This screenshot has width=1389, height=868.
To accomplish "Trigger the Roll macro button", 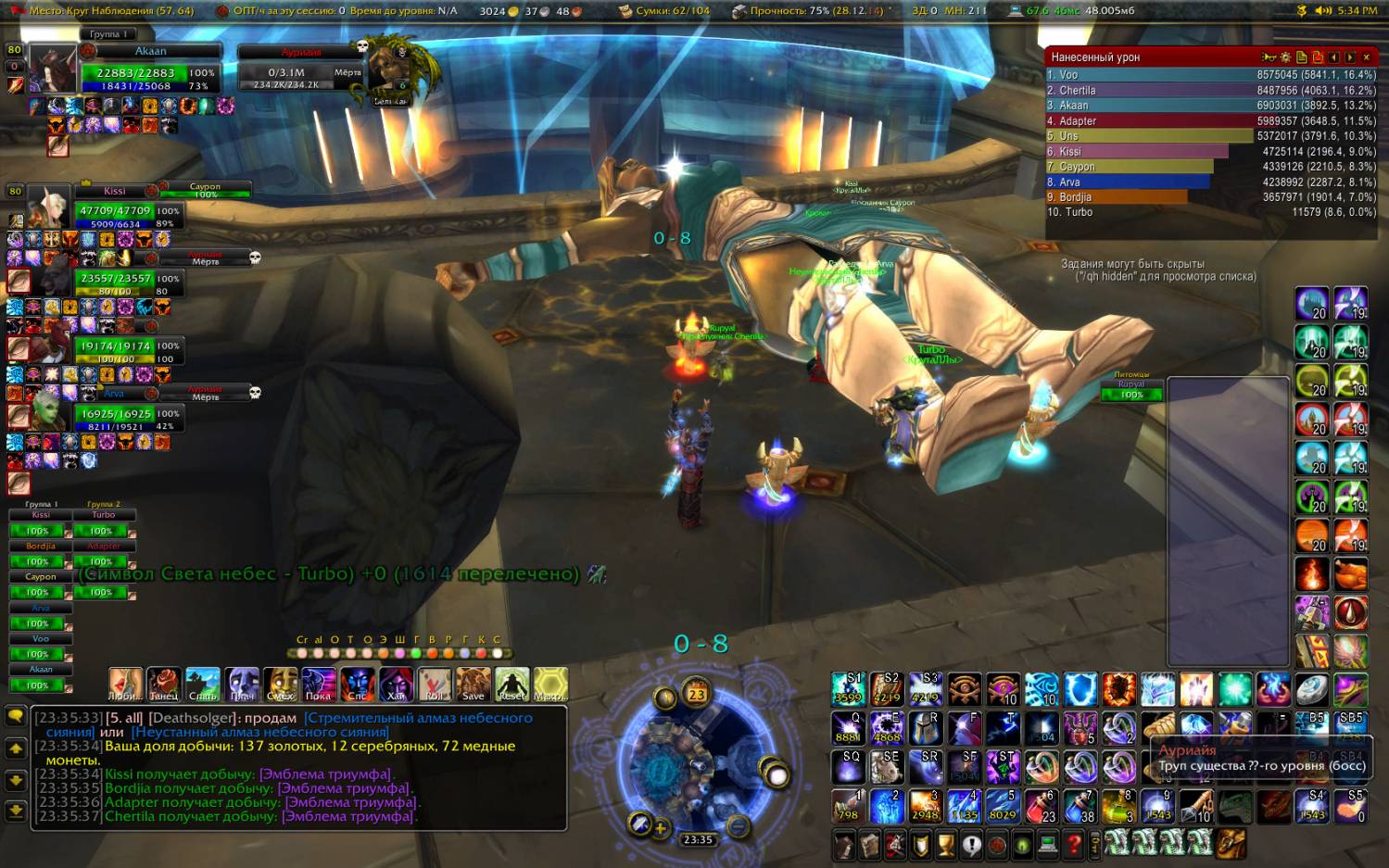I will coord(434,684).
